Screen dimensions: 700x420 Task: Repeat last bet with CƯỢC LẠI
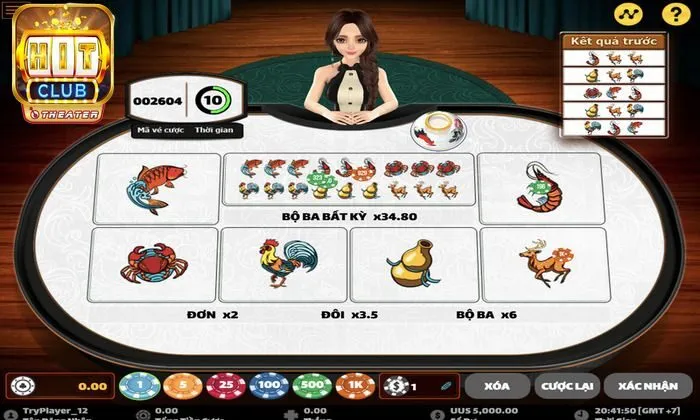566,386
